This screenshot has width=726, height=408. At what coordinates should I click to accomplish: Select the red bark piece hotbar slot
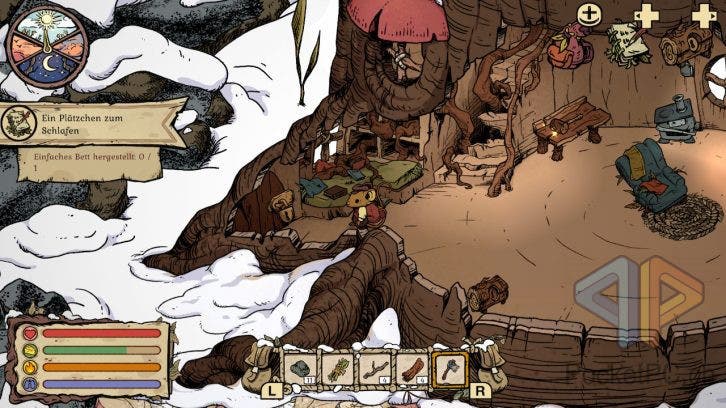412,370
